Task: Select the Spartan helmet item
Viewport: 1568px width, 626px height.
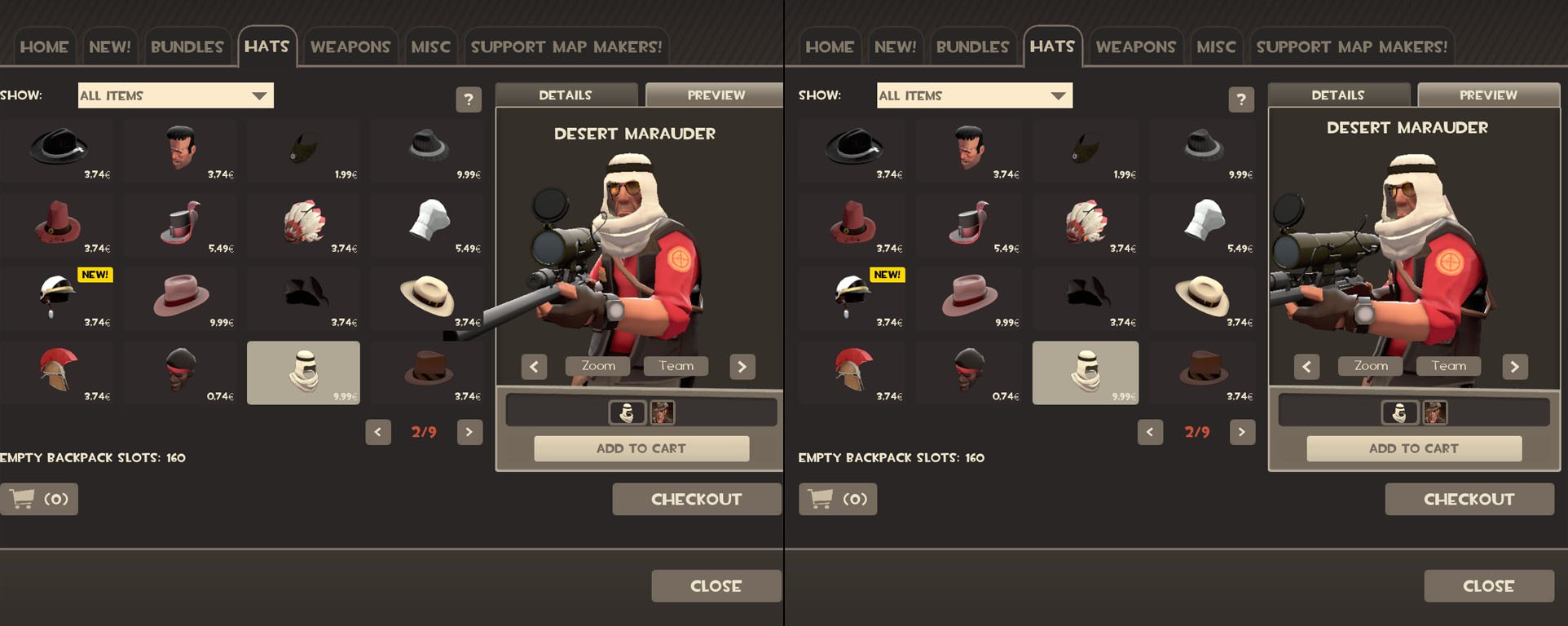Action: pos(58,371)
